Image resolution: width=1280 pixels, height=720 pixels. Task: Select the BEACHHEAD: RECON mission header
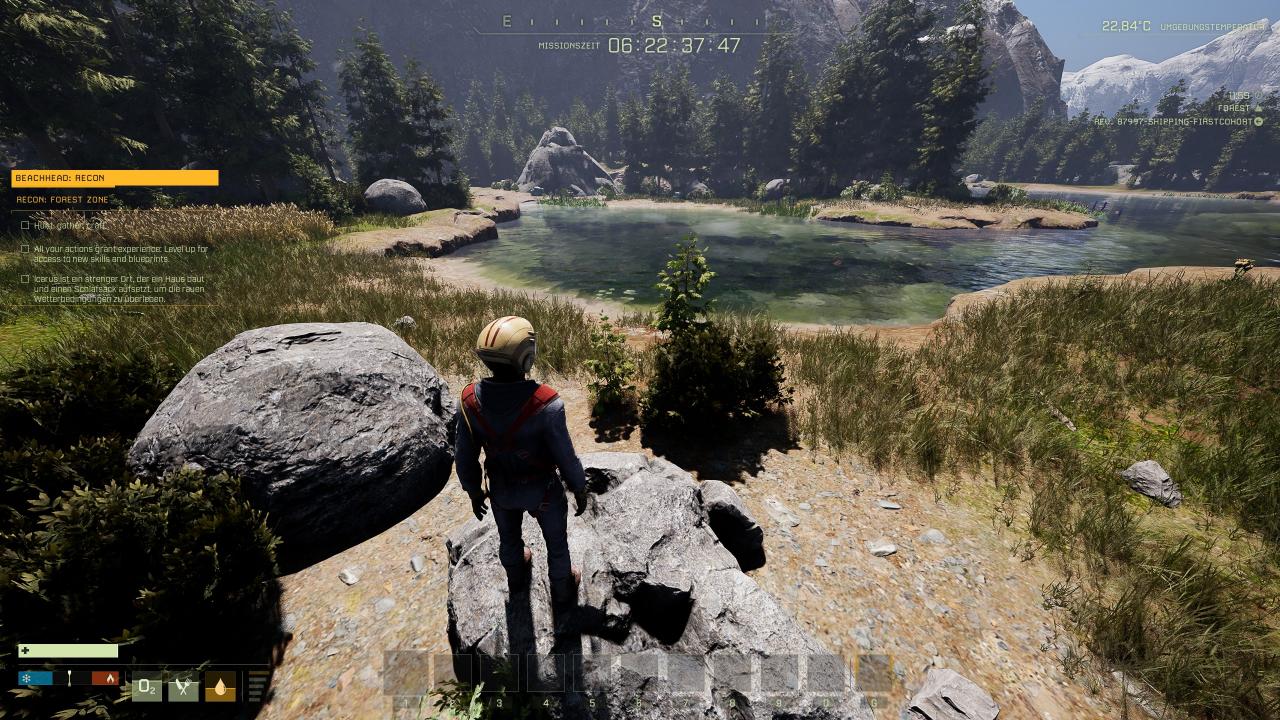(114, 178)
